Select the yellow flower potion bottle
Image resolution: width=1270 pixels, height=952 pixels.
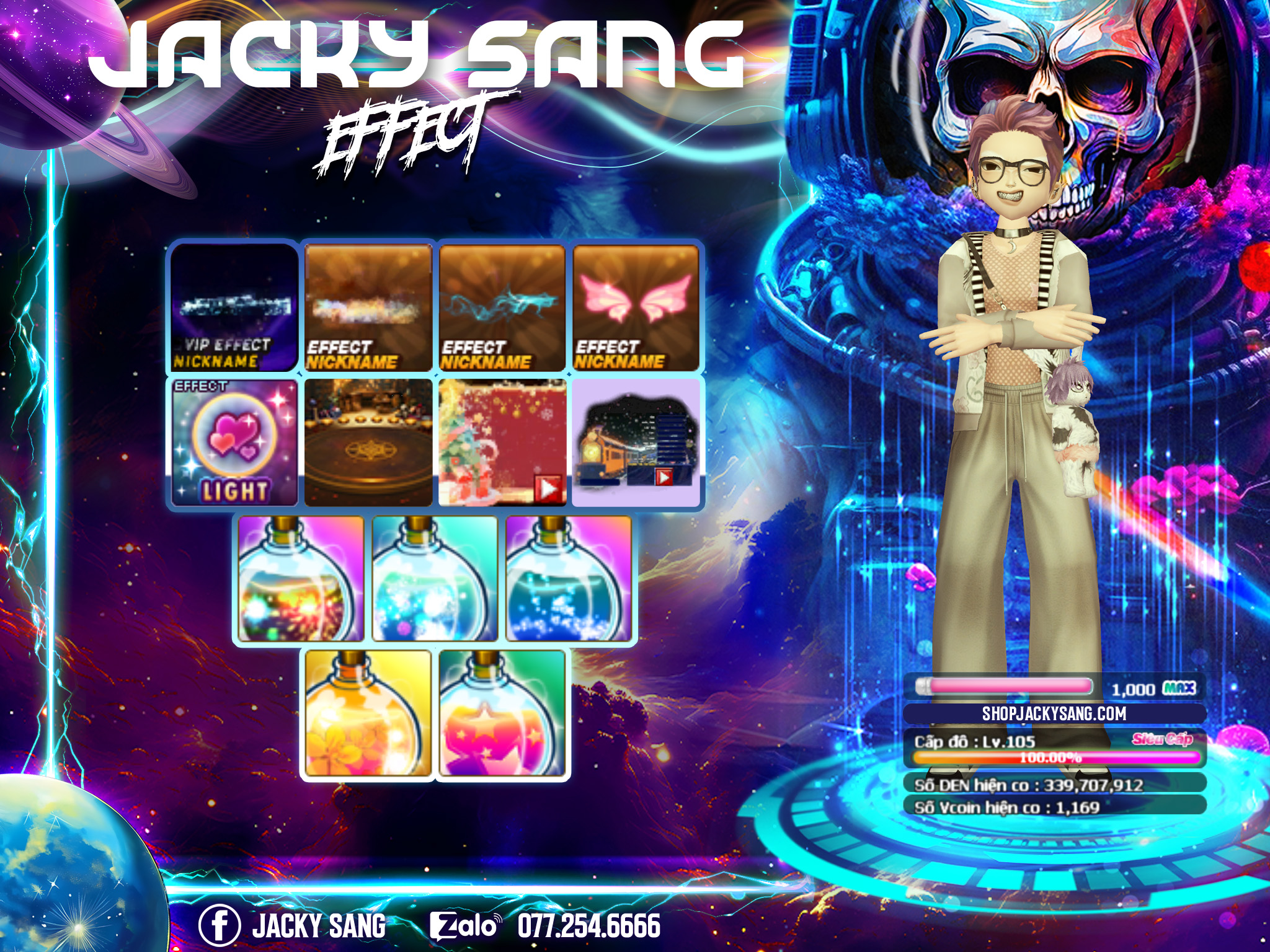(368, 713)
